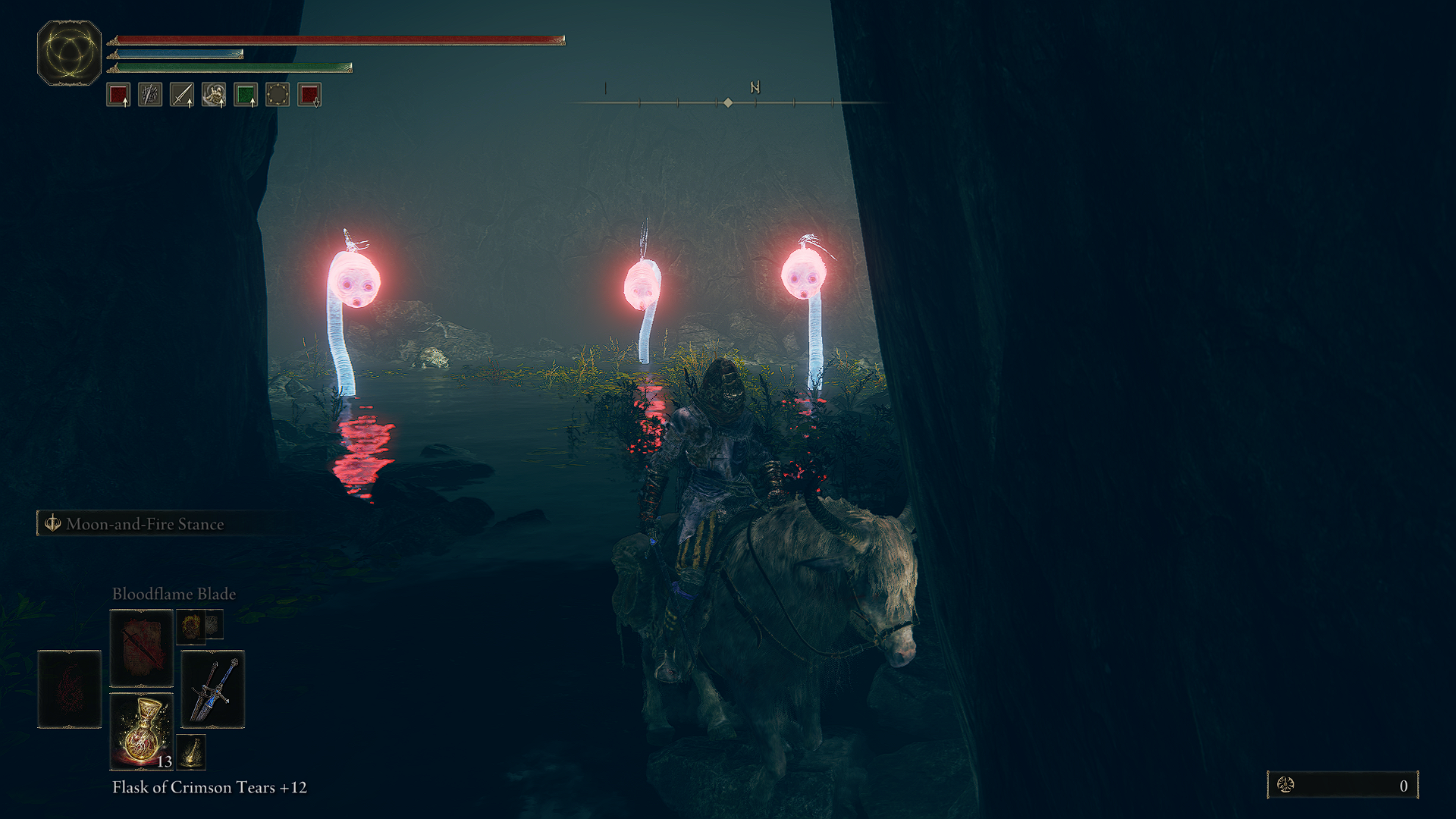The height and width of the screenshot is (819, 1456).
Task: Click the green square stamina-up buff icon
Action: (246, 95)
